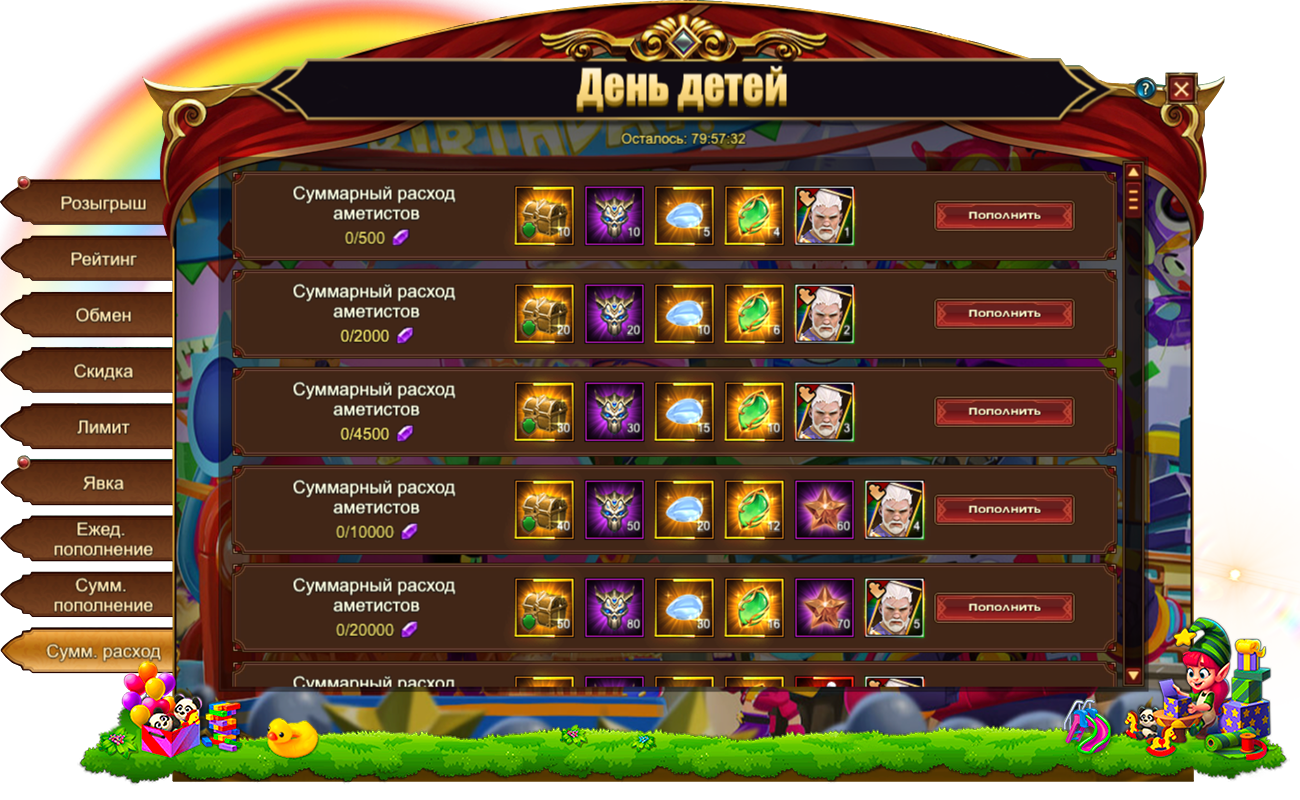Go to the Скидка tab
The width and height of the screenshot is (1300, 800).
coord(102,372)
